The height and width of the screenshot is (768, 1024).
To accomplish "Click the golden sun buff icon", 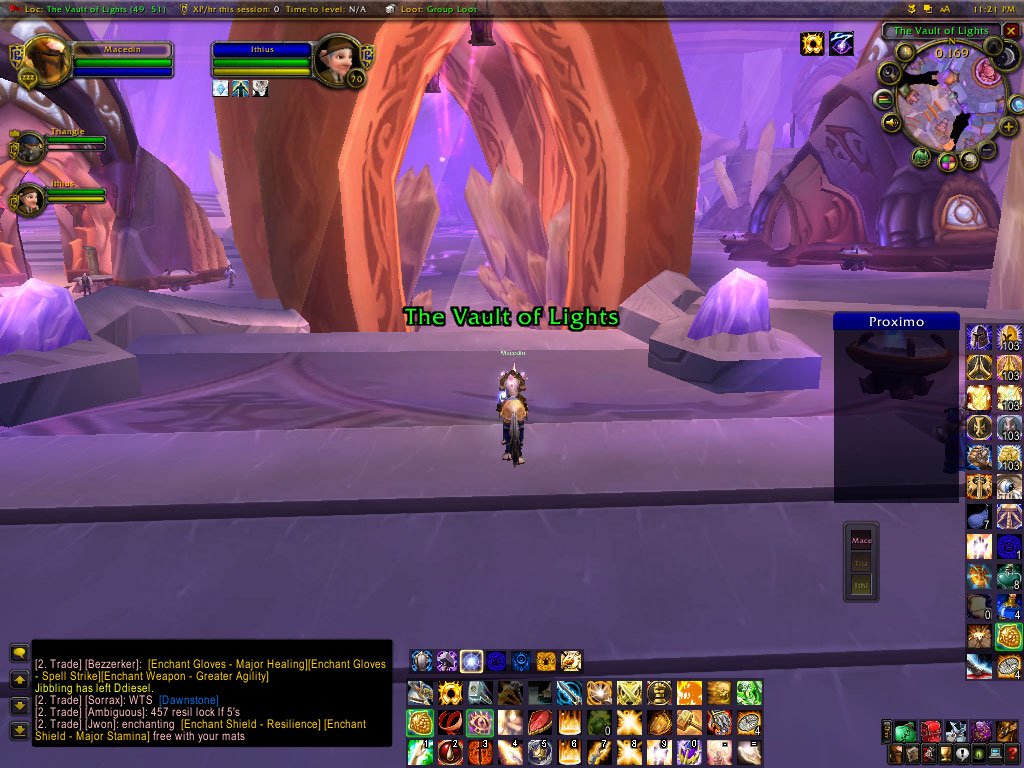I will pos(812,44).
